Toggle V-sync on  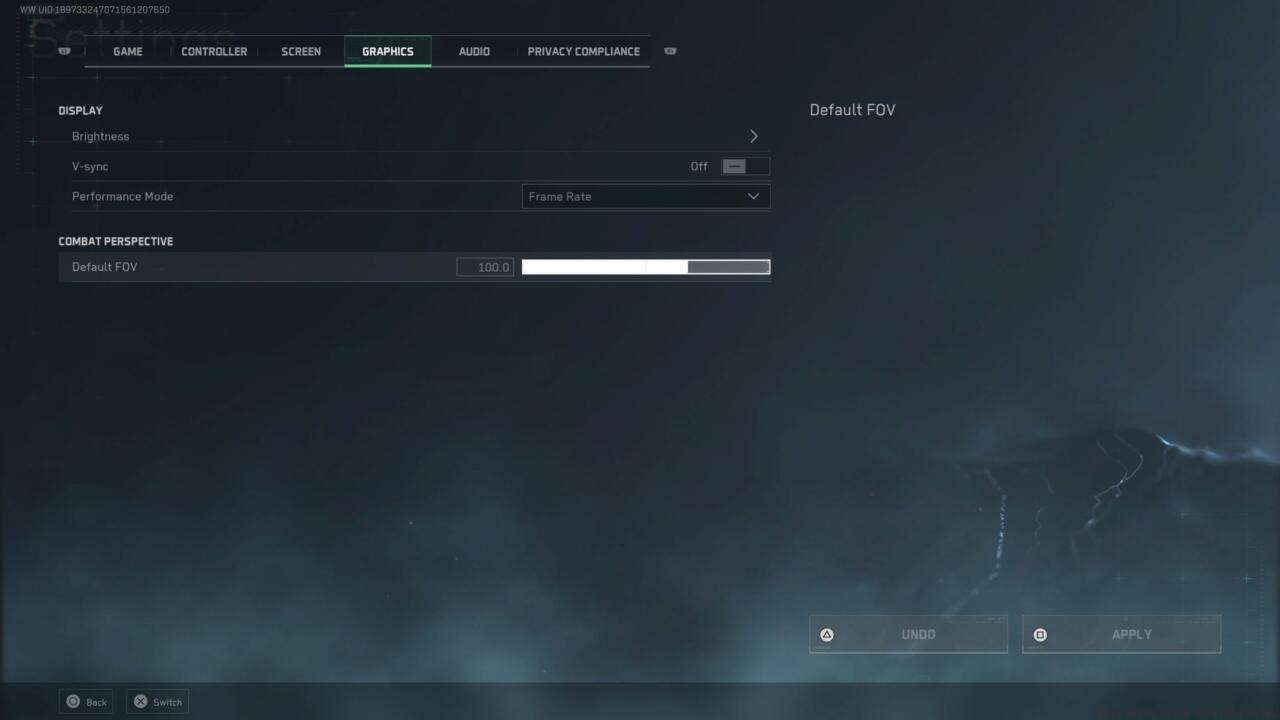[744, 166]
